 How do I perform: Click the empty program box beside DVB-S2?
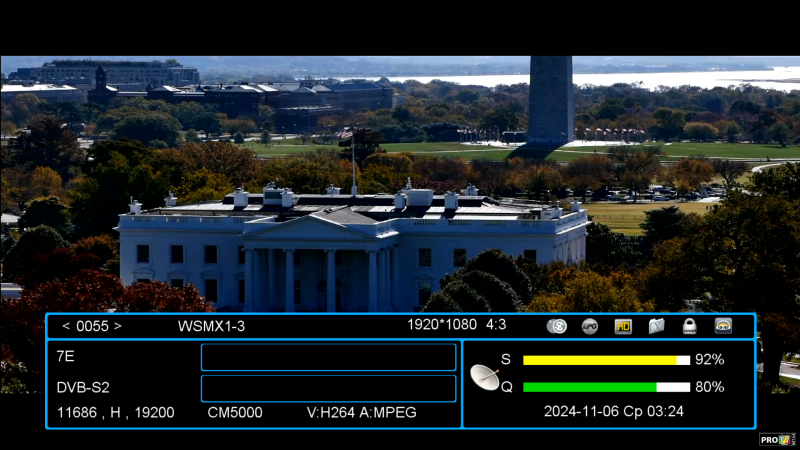click(x=328, y=388)
